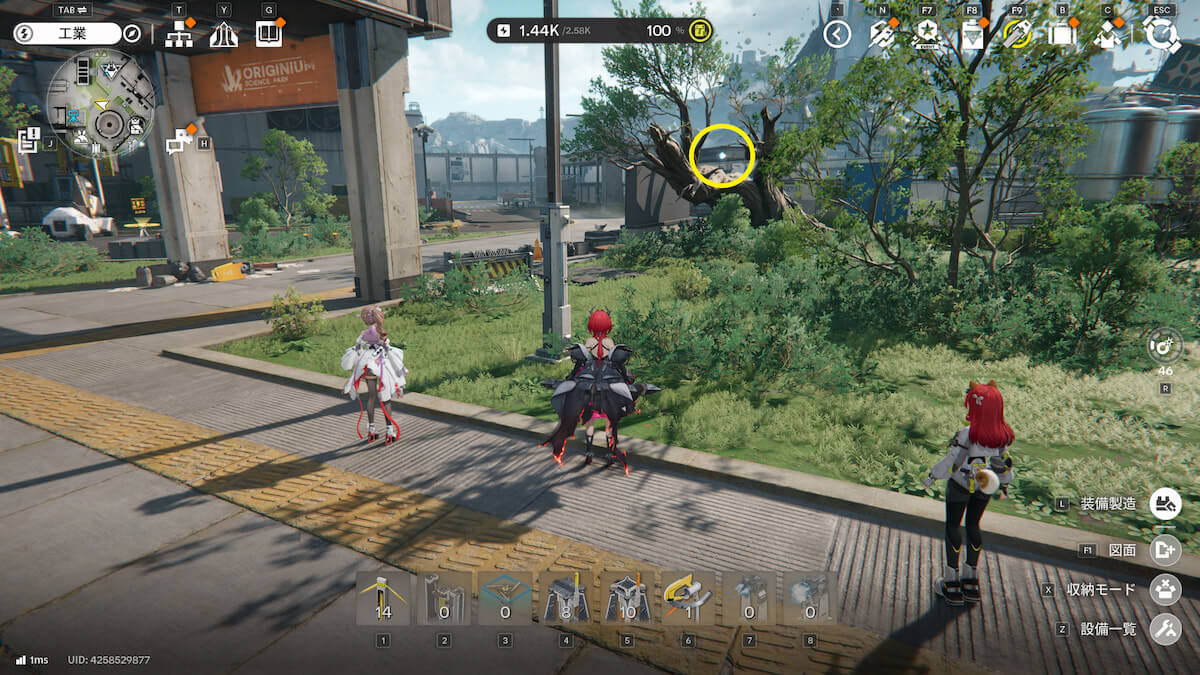Open the circular minimap

pyautogui.click(x=100, y=103)
